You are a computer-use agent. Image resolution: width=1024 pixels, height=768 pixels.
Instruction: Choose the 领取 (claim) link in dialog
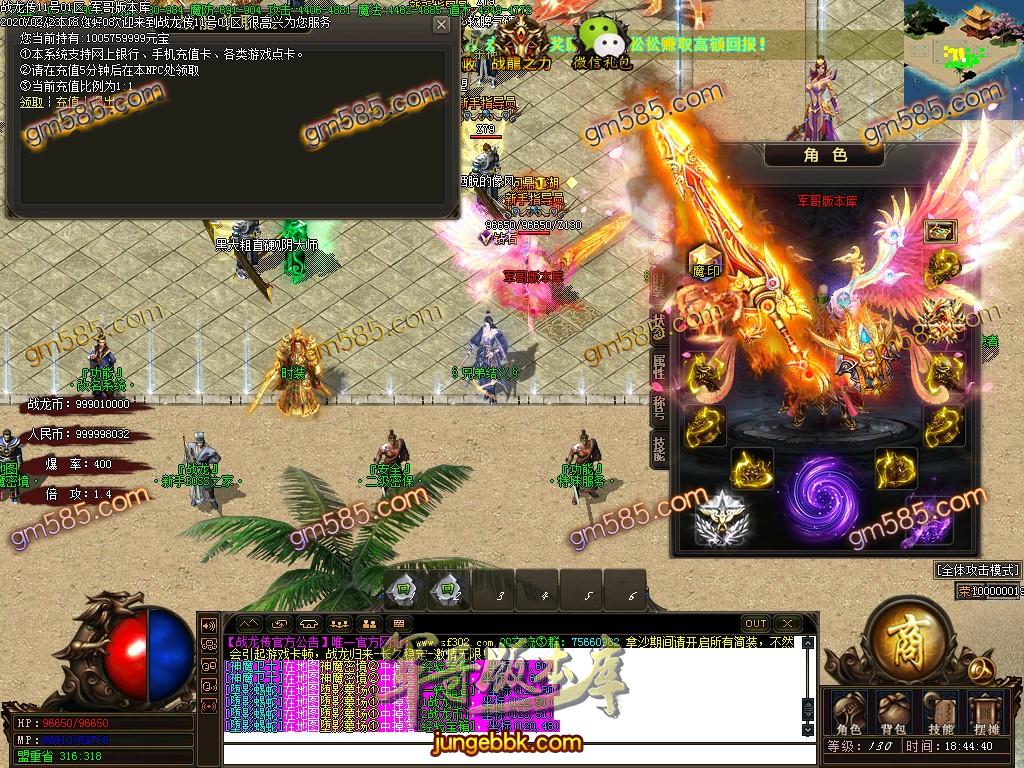click(x=31, y=102)
